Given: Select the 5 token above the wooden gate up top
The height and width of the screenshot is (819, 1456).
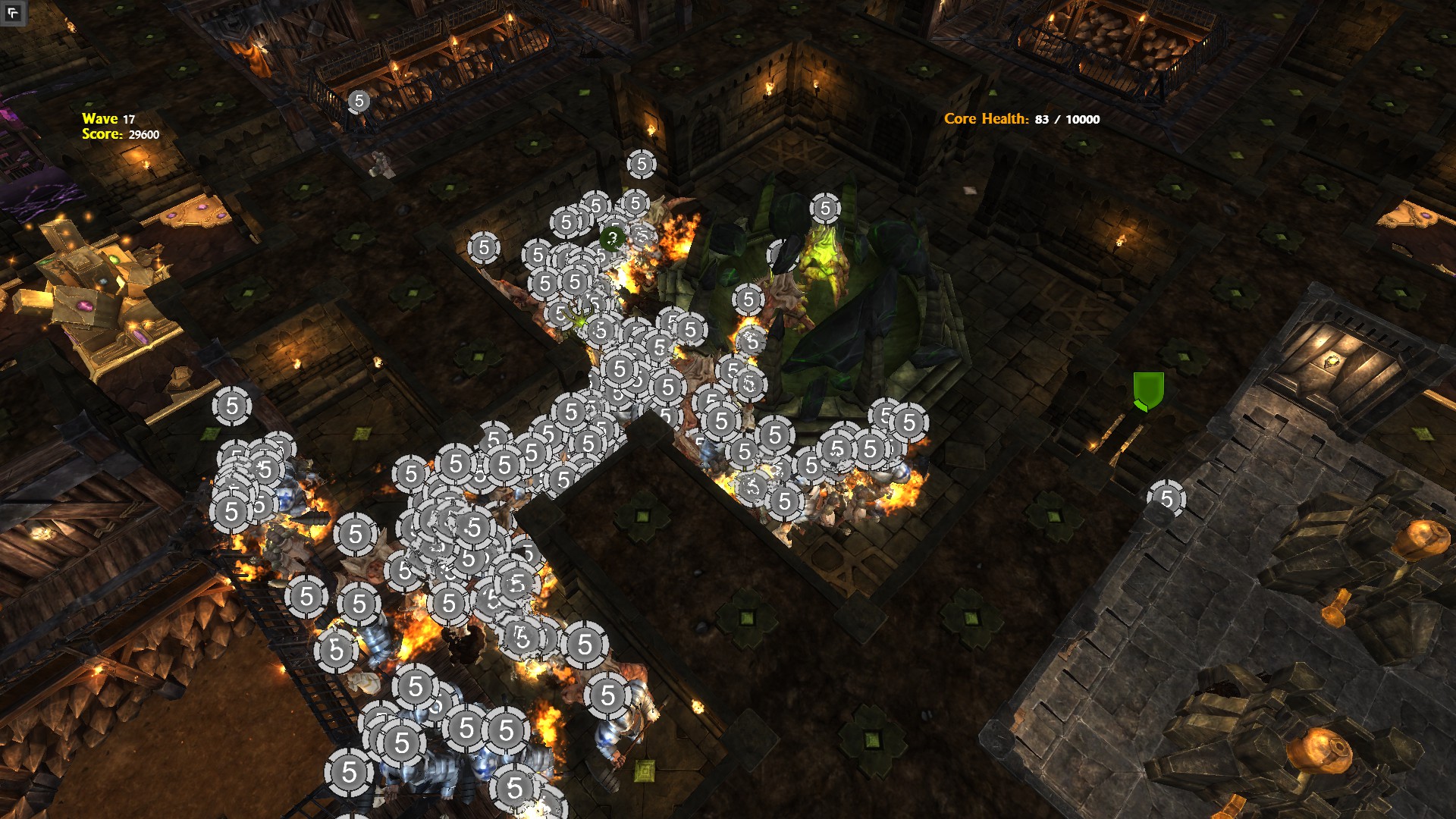Looking at the screenshot, I should click(358, 99).
